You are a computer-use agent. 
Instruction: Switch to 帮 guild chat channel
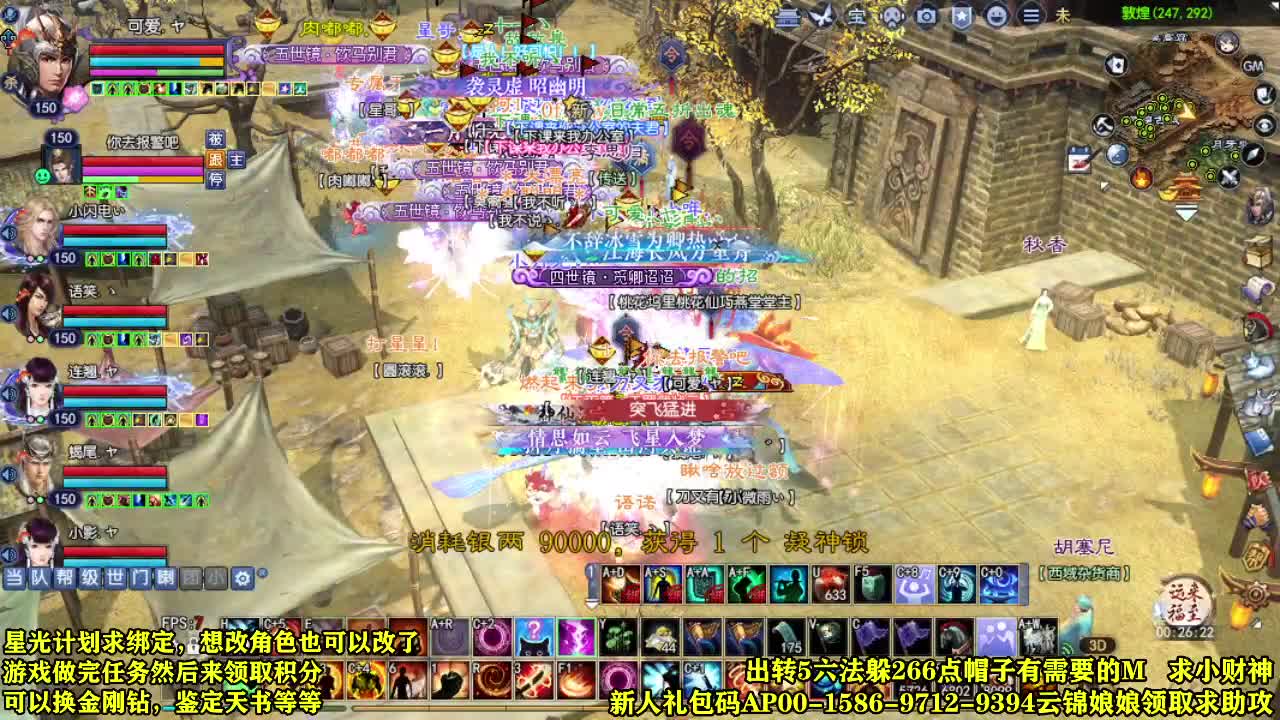point(64,577)
